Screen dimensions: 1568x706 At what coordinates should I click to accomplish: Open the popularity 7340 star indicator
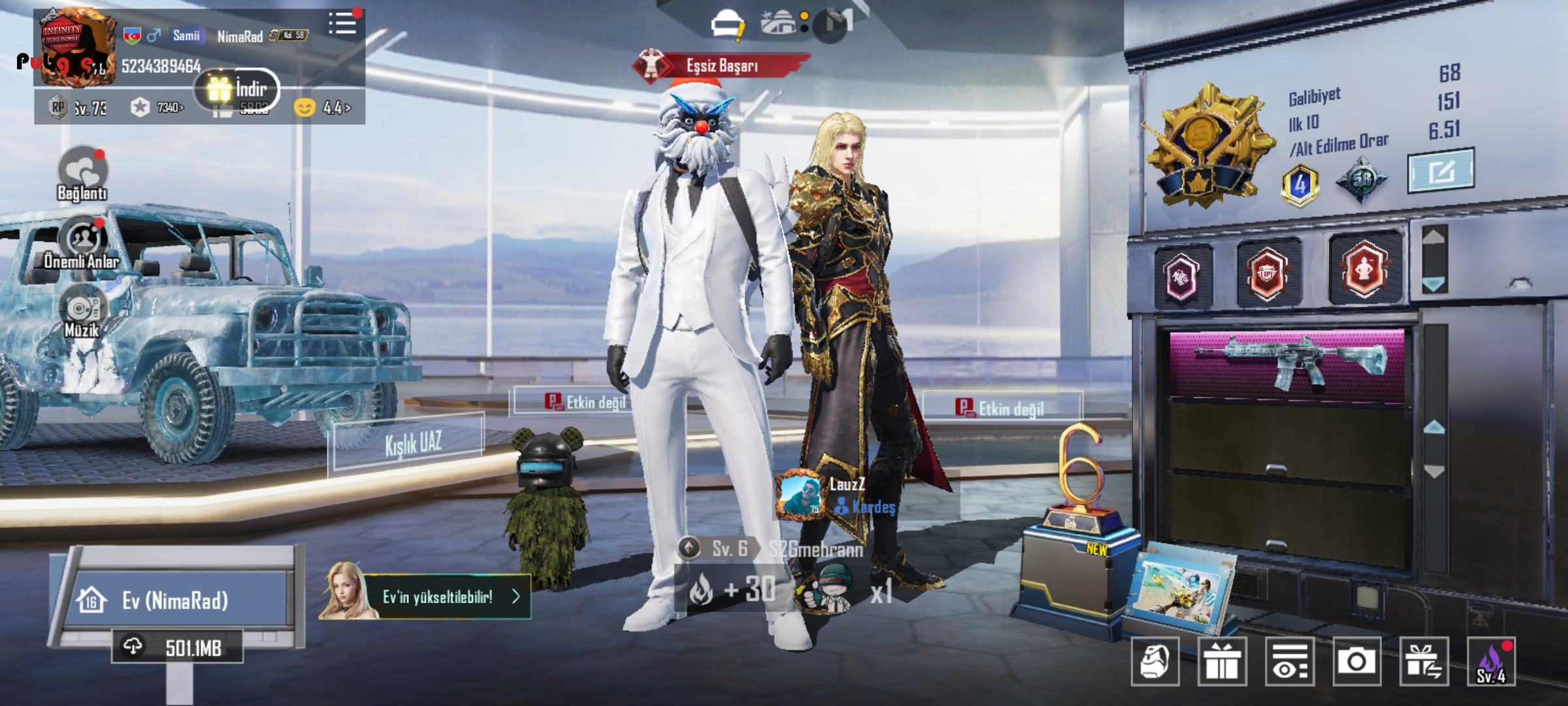[x=157, y=107]
